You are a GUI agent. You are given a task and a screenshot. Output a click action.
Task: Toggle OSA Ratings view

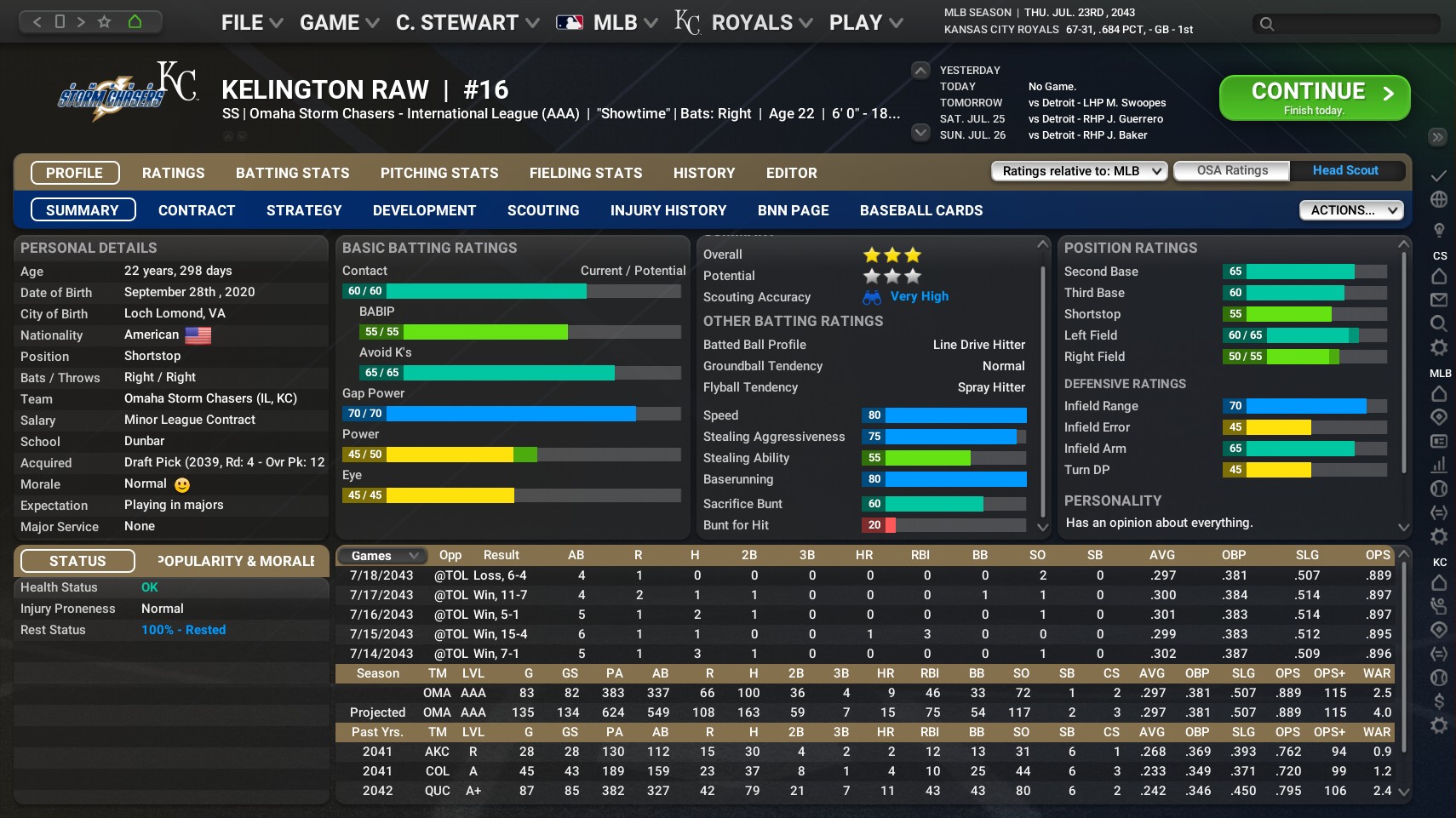tap(1230, 170)
